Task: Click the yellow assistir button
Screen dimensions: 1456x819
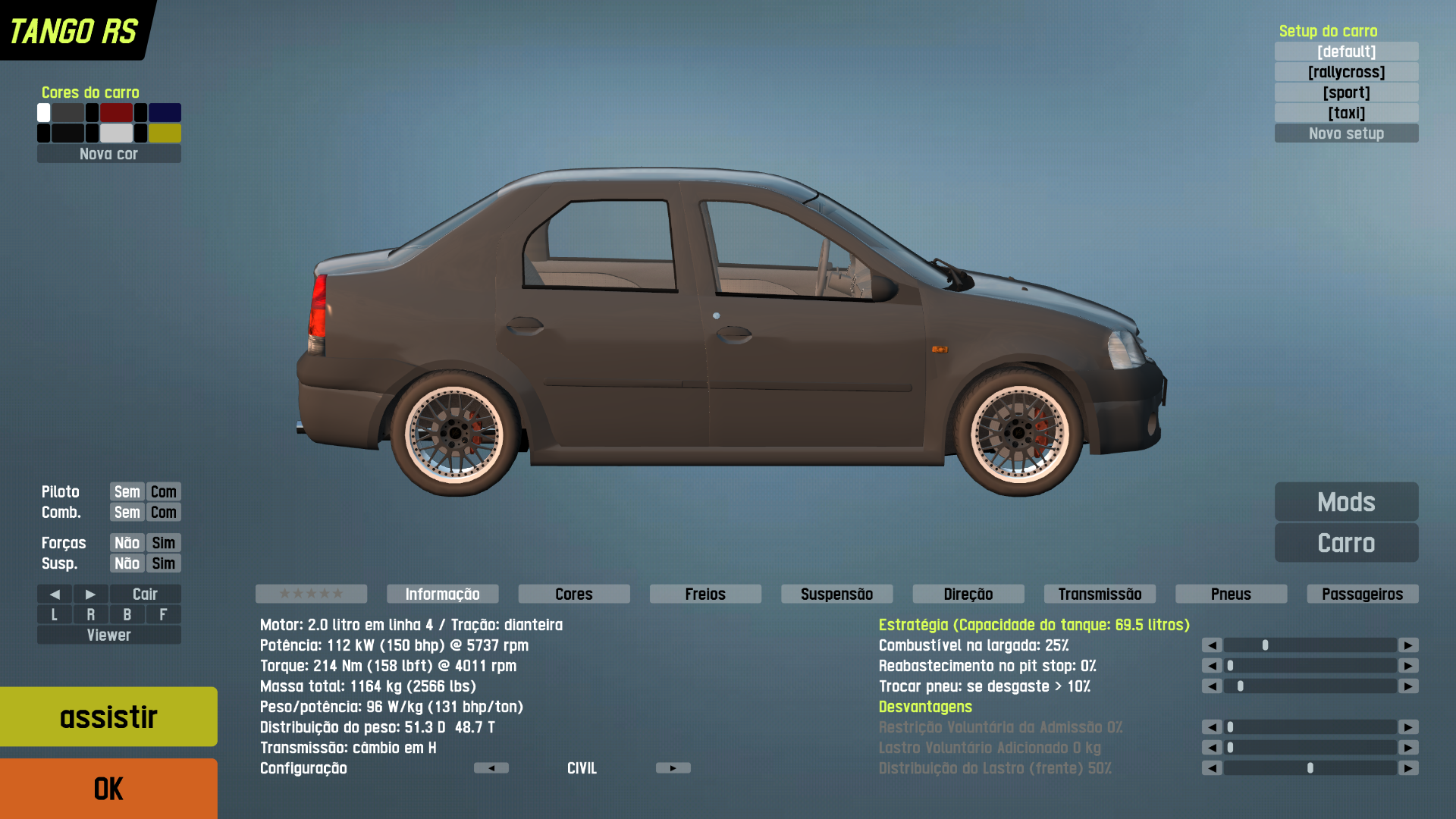Action: (108, 717)
